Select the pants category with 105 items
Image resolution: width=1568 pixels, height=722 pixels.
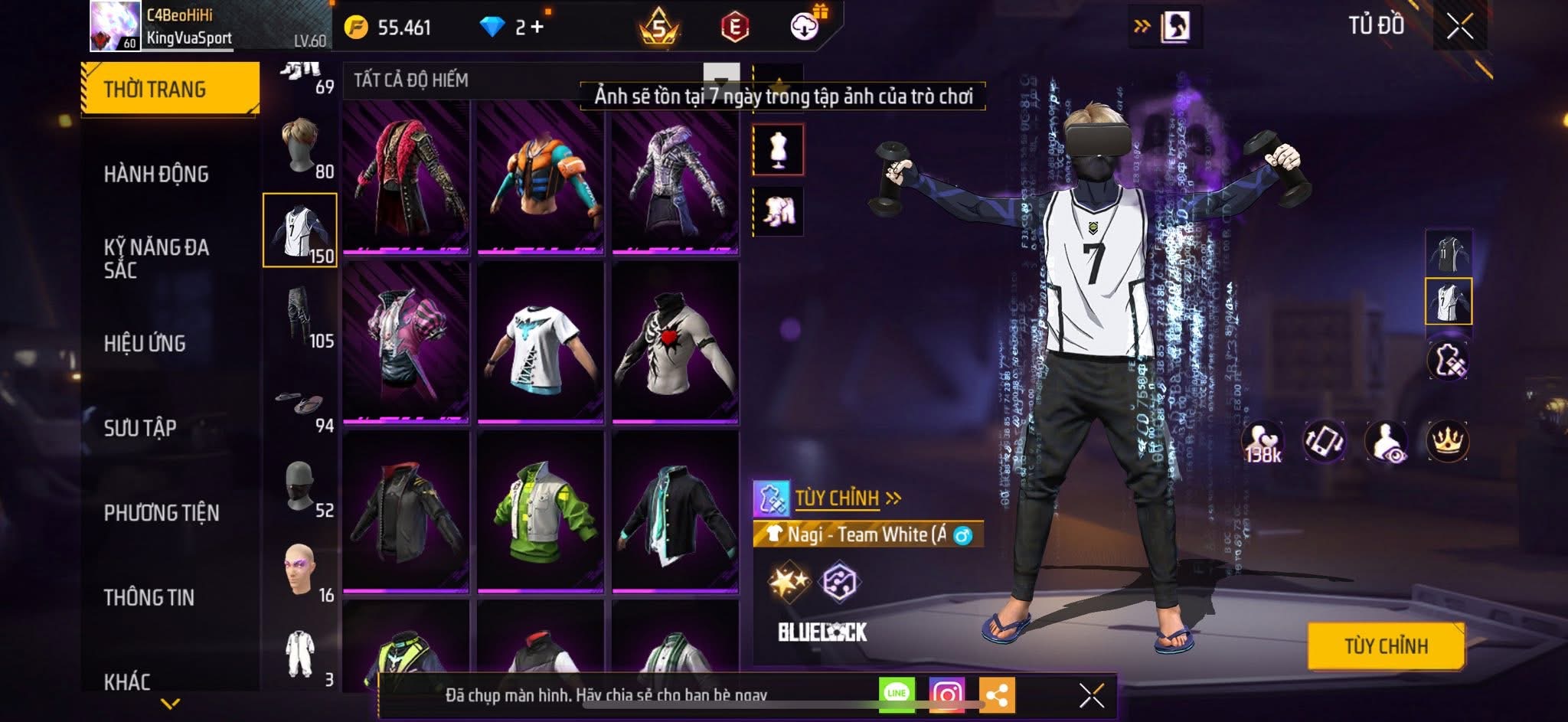click(300, 315)
